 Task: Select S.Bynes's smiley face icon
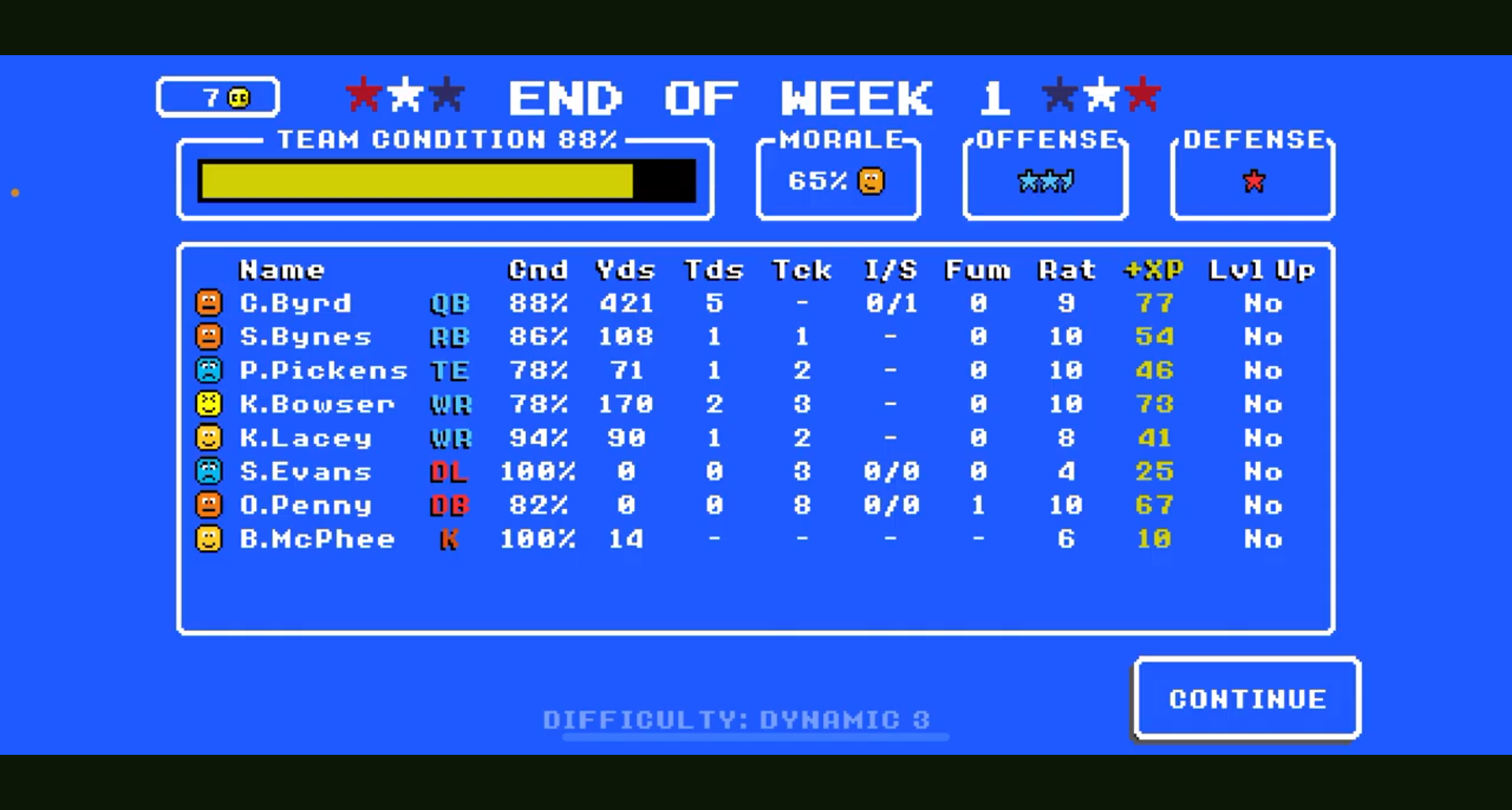pyautogui.click(x=209, y=336)
